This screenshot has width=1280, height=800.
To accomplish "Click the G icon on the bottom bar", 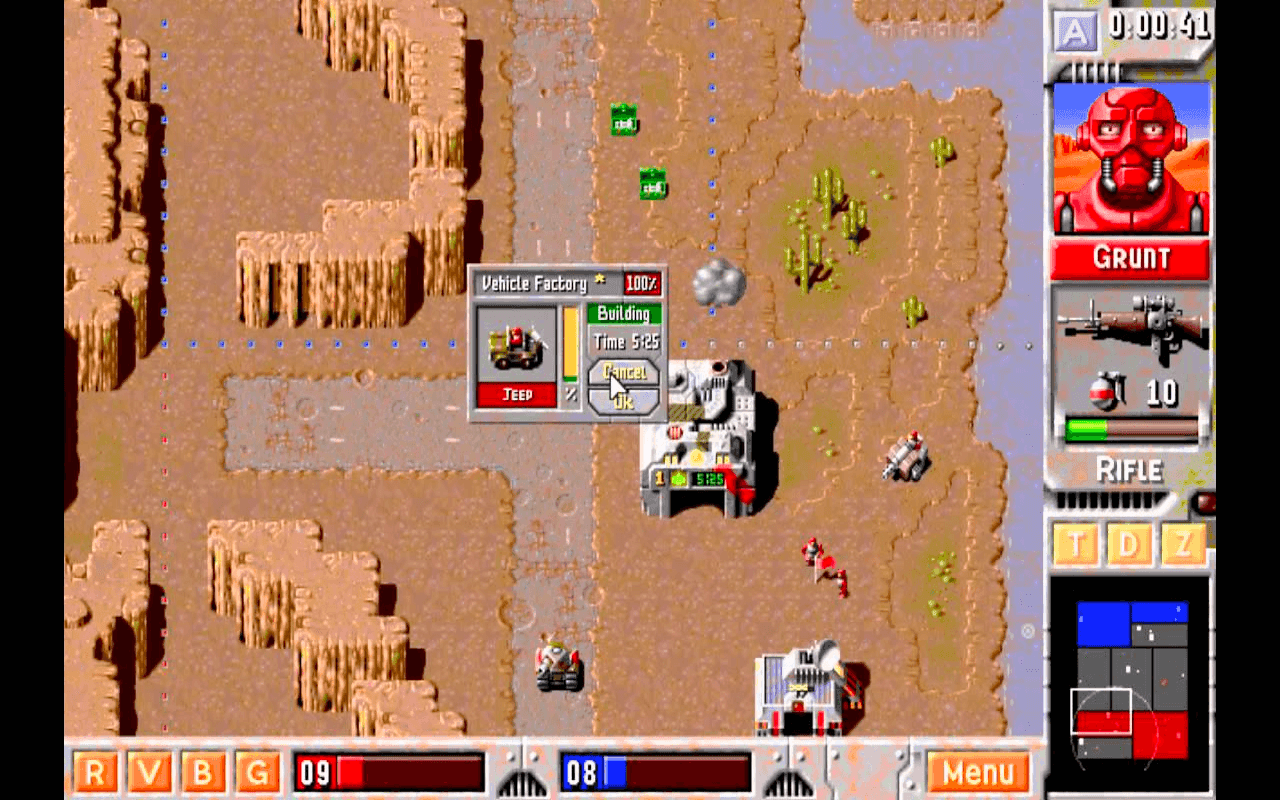I will point(258,773).
